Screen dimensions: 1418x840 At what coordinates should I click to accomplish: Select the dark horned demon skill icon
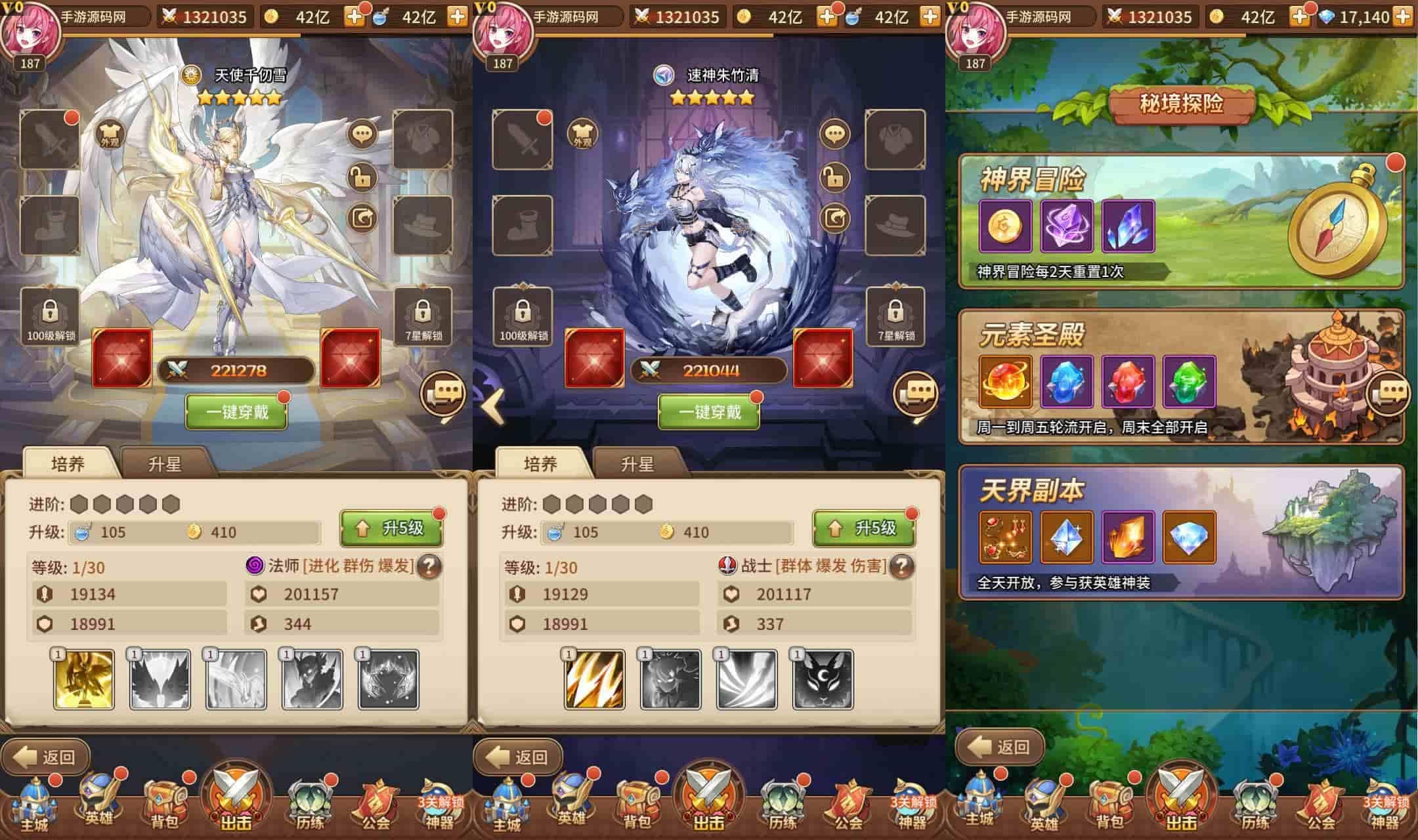(312, 680)
